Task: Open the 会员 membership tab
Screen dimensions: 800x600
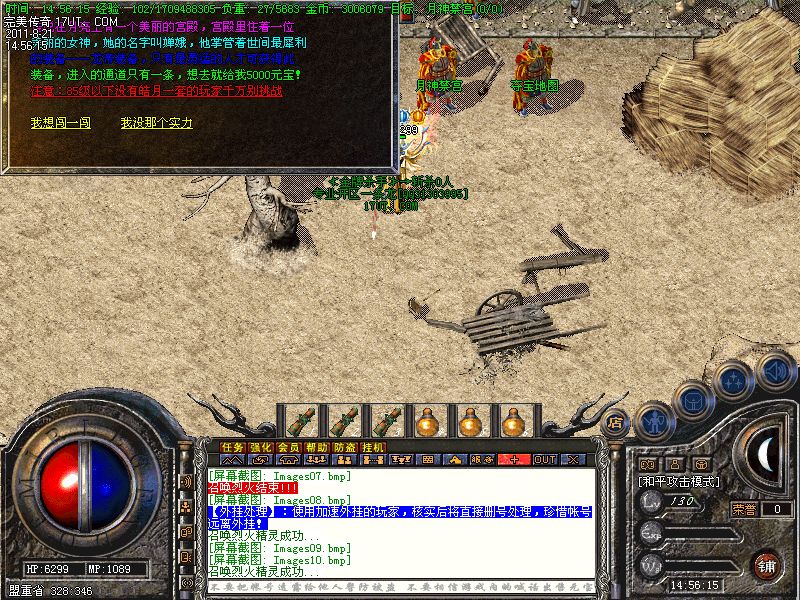Action: 289,447
